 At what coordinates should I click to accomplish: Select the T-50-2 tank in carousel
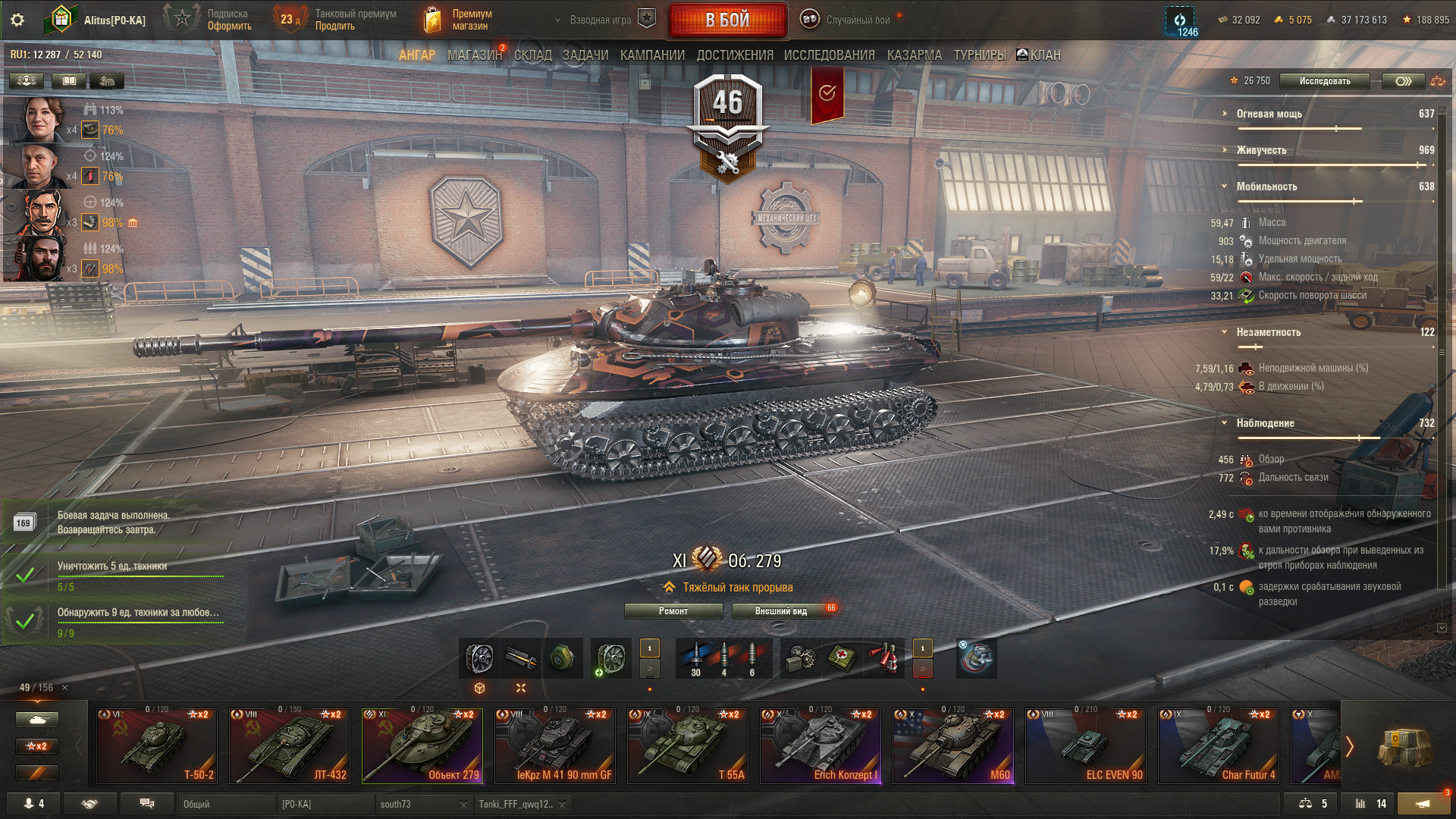[157, 745]
